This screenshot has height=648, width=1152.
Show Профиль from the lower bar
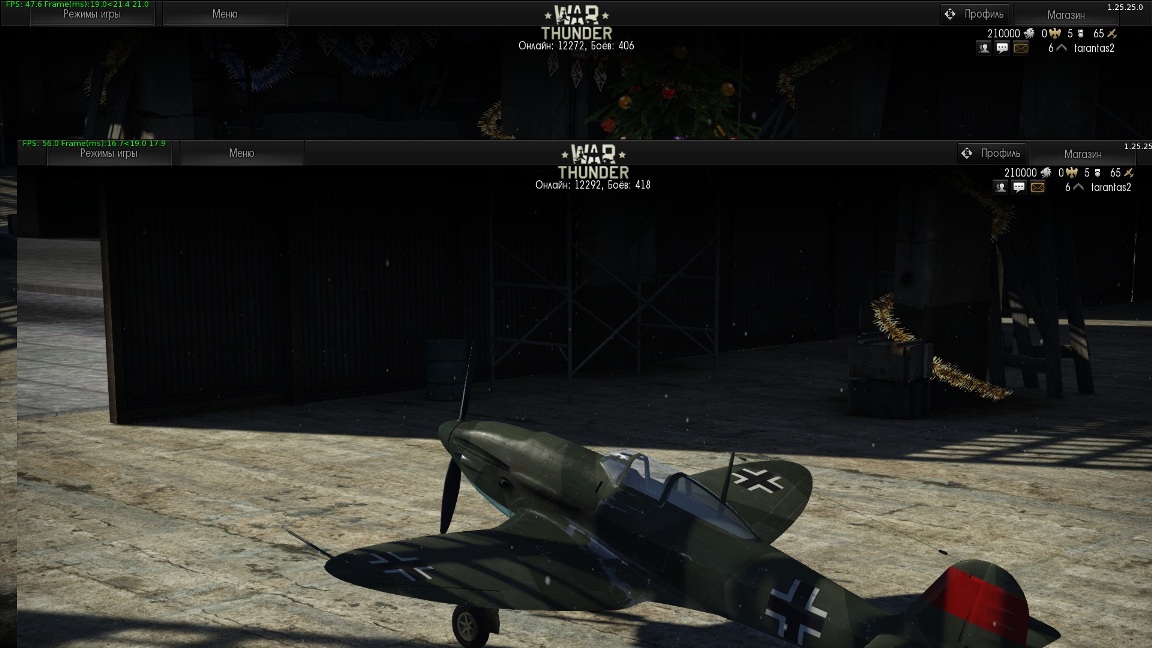[x=992, y=153]
